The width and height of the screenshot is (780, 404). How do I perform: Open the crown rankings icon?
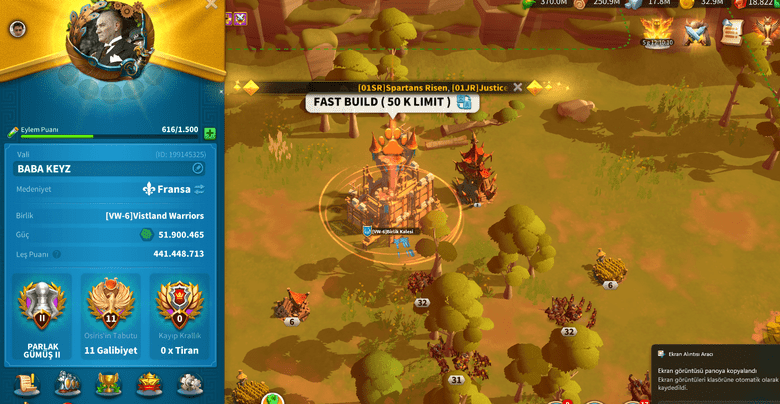click(149, 383)
